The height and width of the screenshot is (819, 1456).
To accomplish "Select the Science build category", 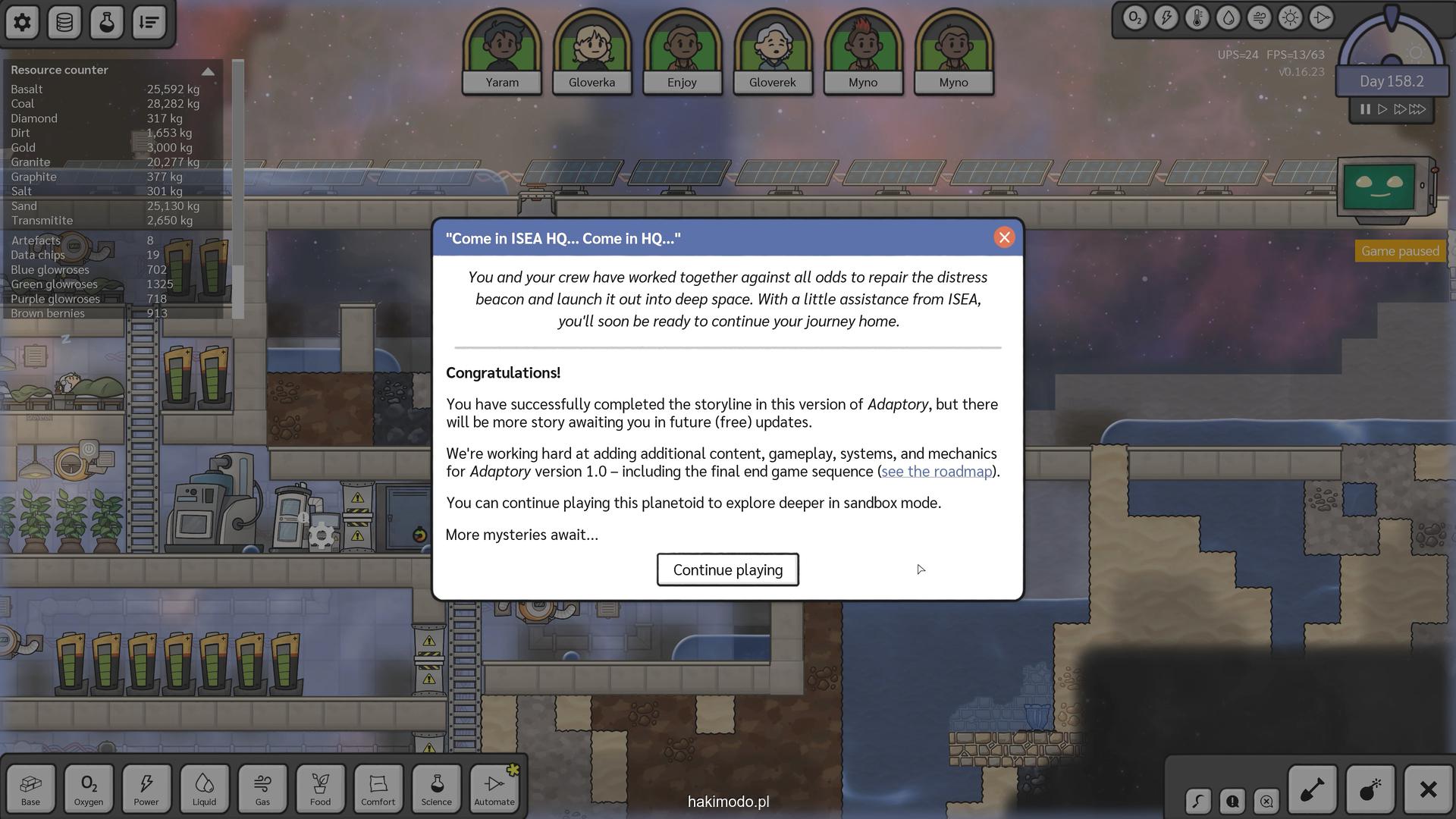I will [436, 789].
